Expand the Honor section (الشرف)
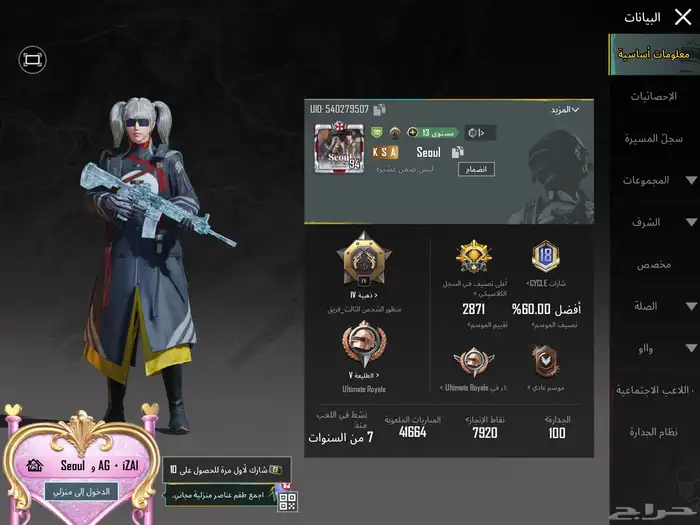 coord(653,222)
